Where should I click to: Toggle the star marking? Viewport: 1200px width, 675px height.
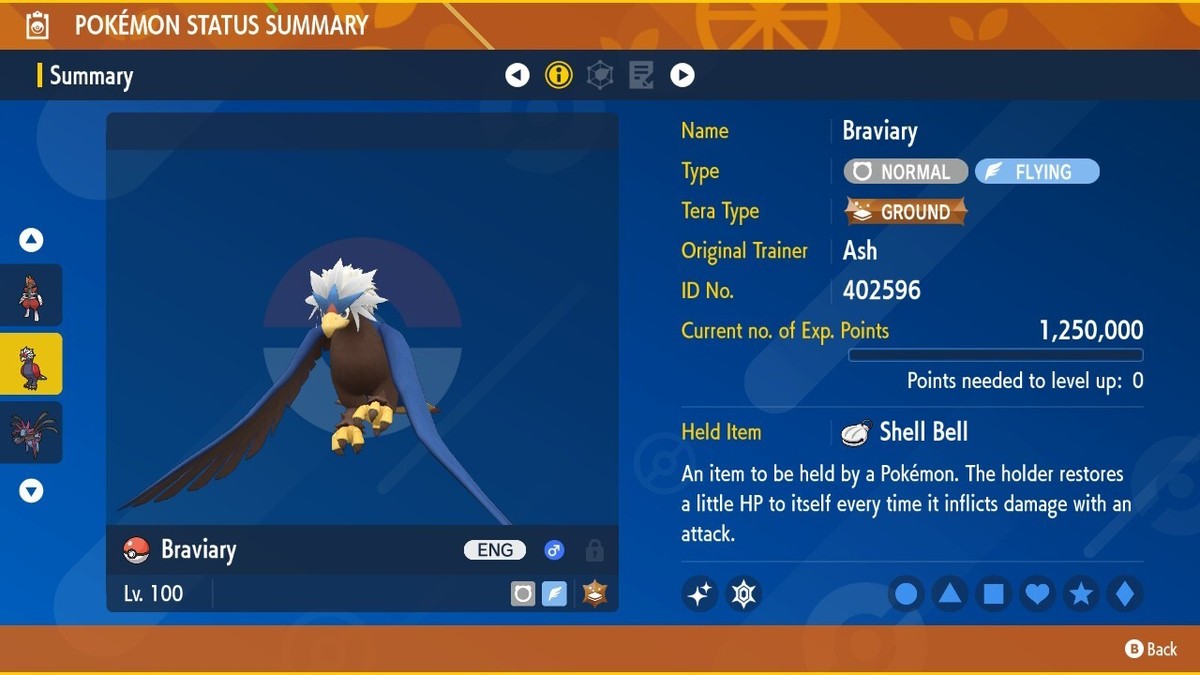tap(1081, 594)
